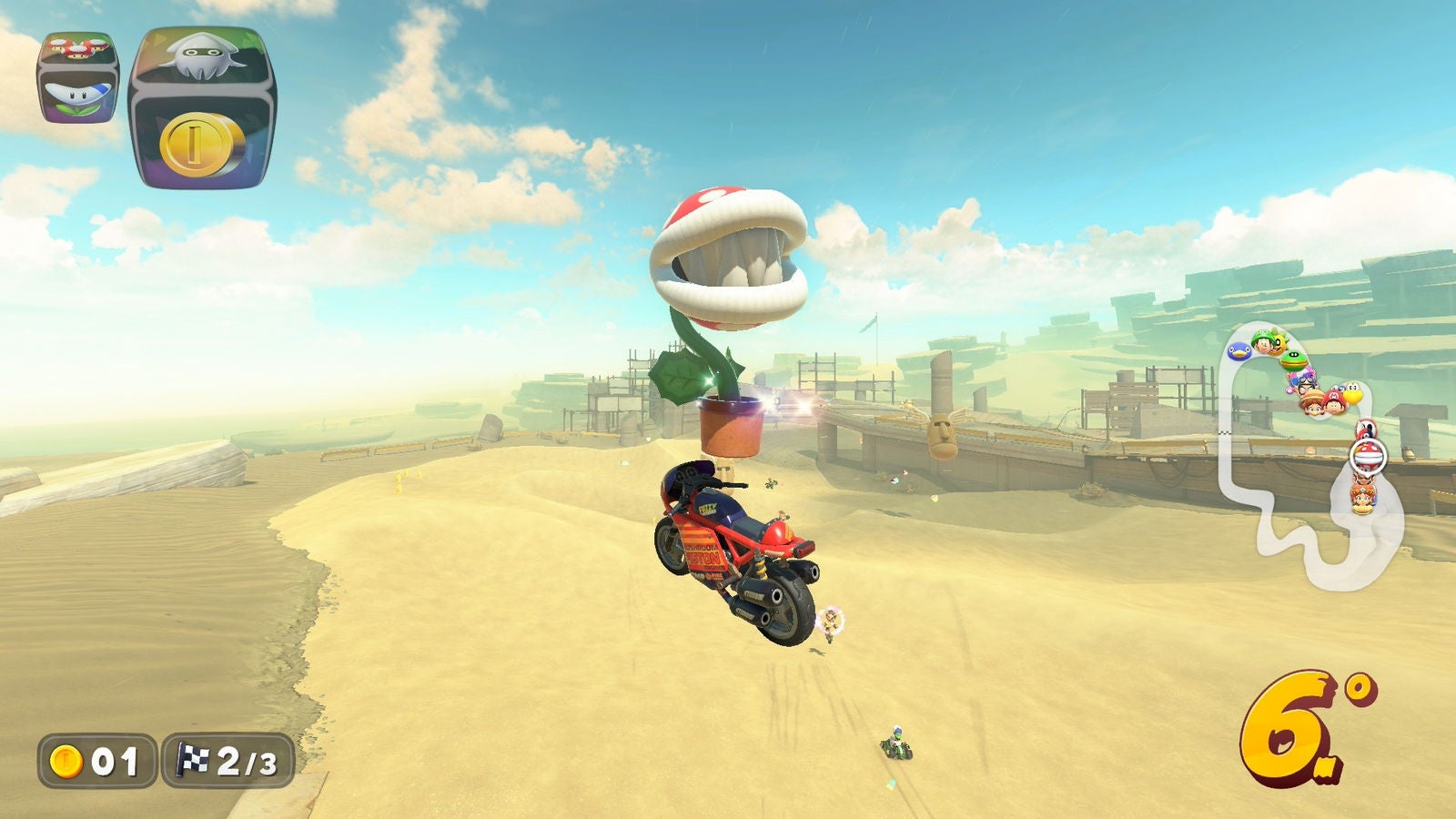
Task: Select the Triple Mushroom item icon
Action: pyautogui.click(x=76, y=48)
